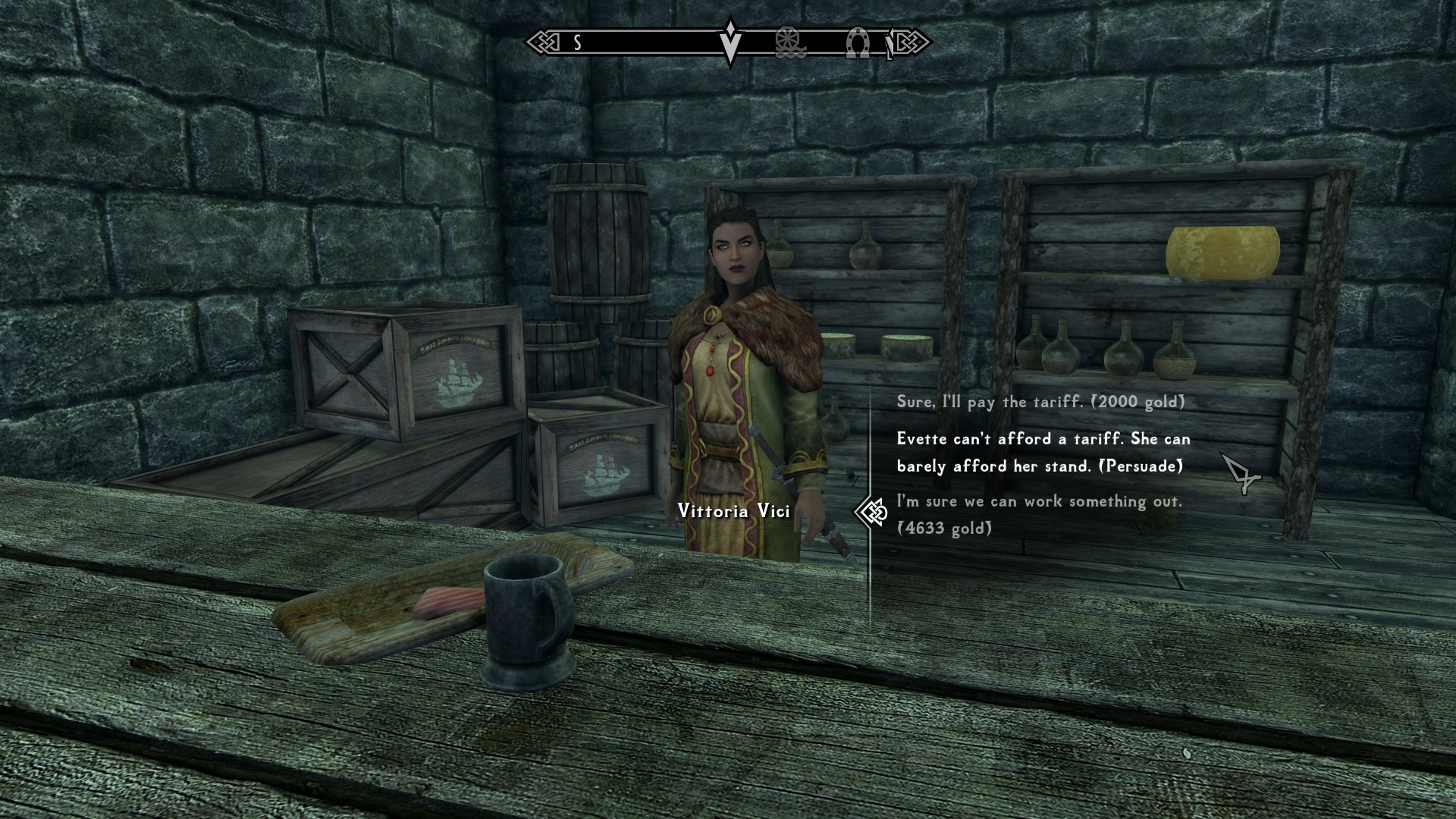1456x819 pixels.
Task: Select 'Sure, I'll pay the tariff' option
Action: click(1039, 402)
